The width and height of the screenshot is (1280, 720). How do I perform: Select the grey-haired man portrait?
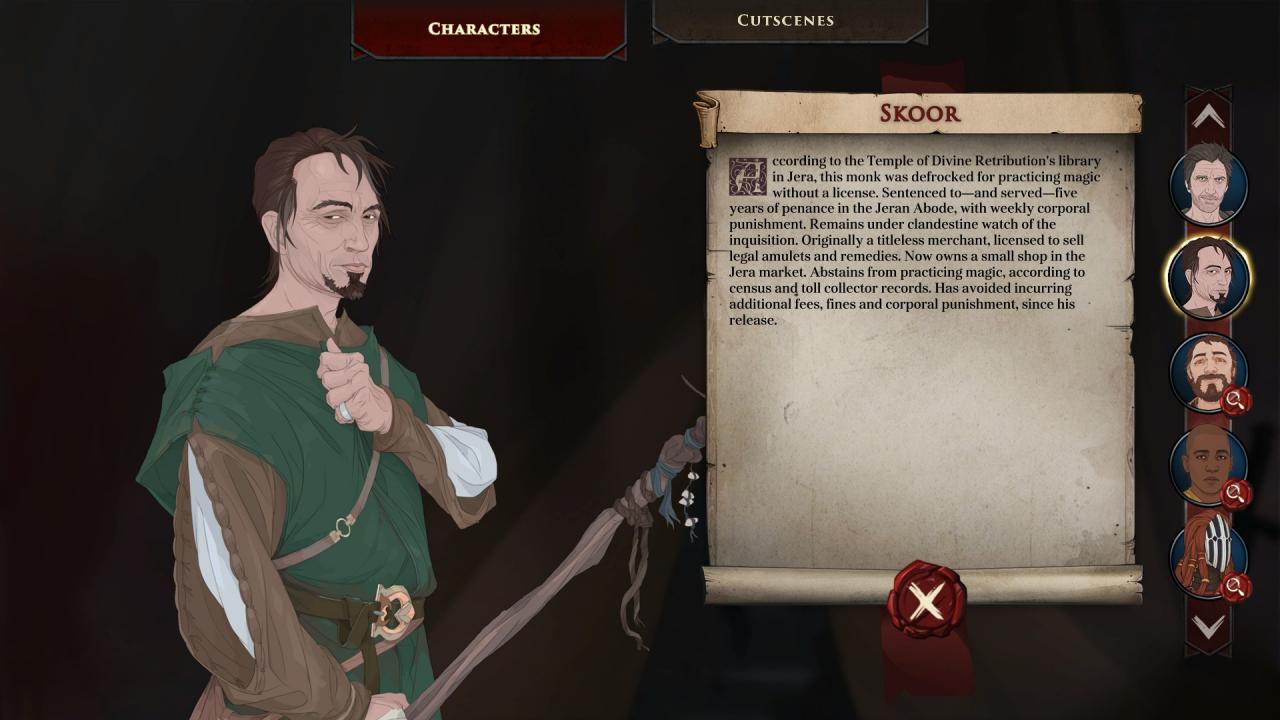pyautogui.click(x=1208, y=184)
